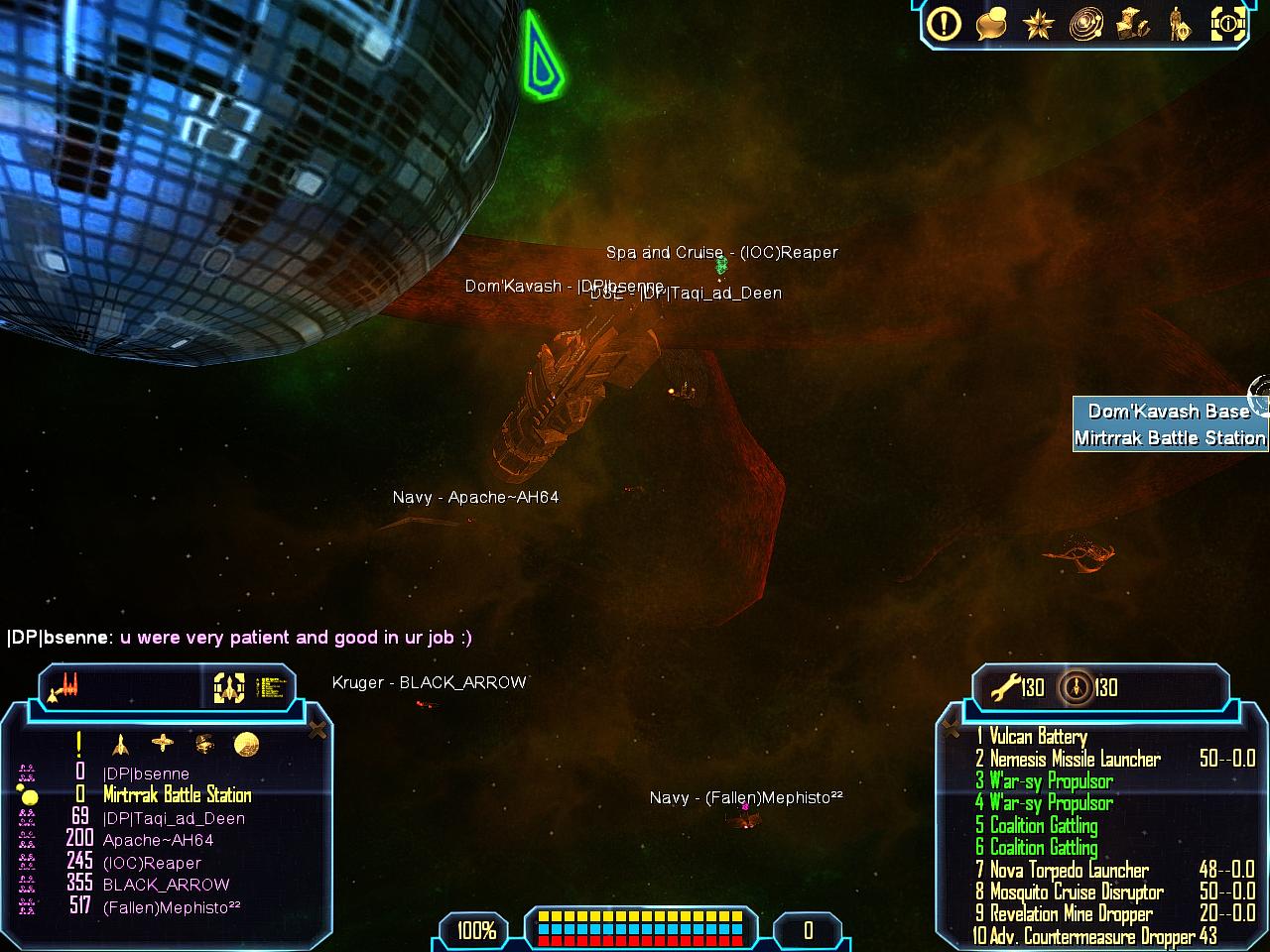Switch contact list to planets filter
Image resolution: width=1270 pixels, height=952 pixels.
click(246, 744)
